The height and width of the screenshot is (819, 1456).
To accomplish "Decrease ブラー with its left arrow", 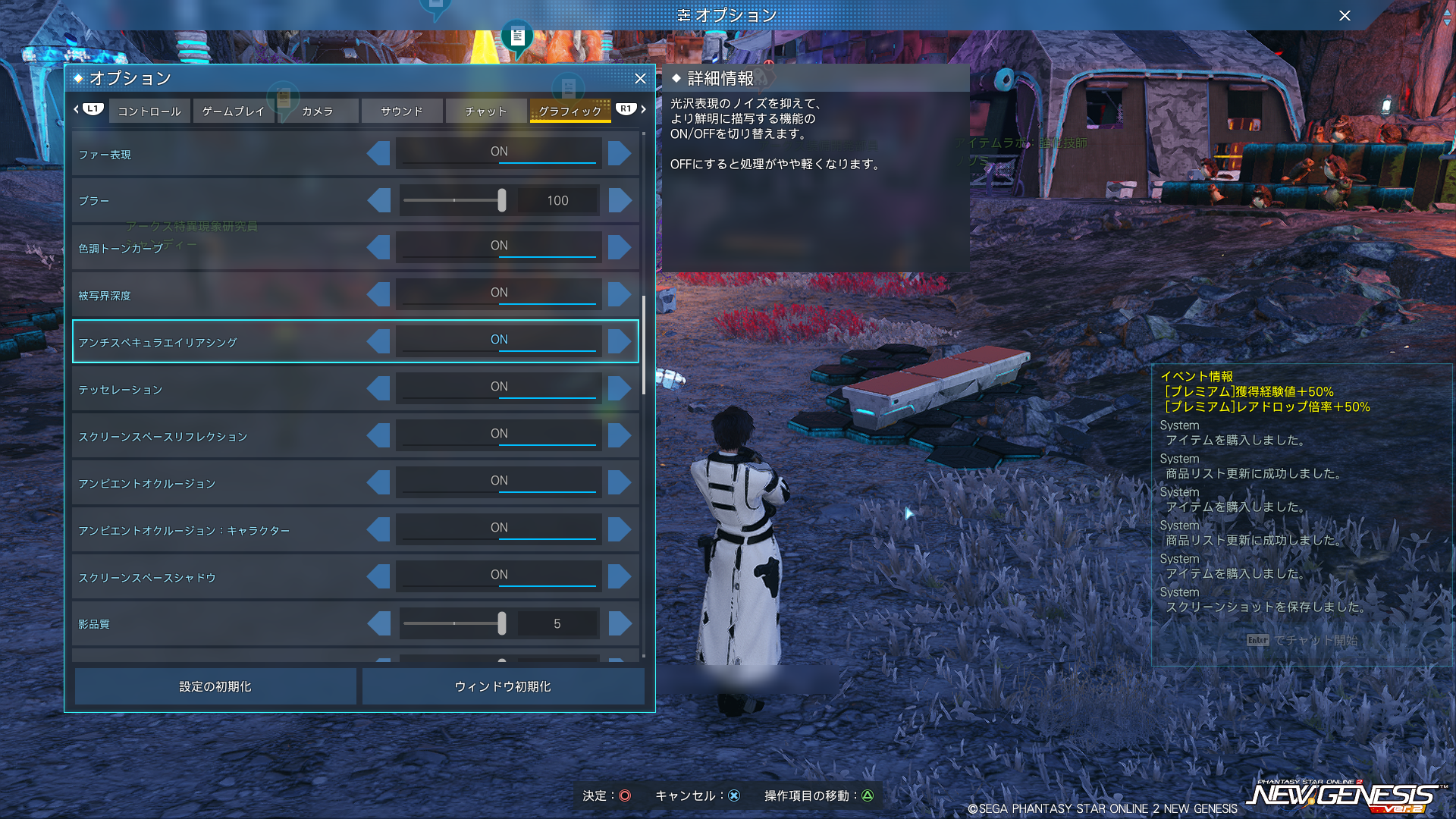I will (x=378, y=200).
